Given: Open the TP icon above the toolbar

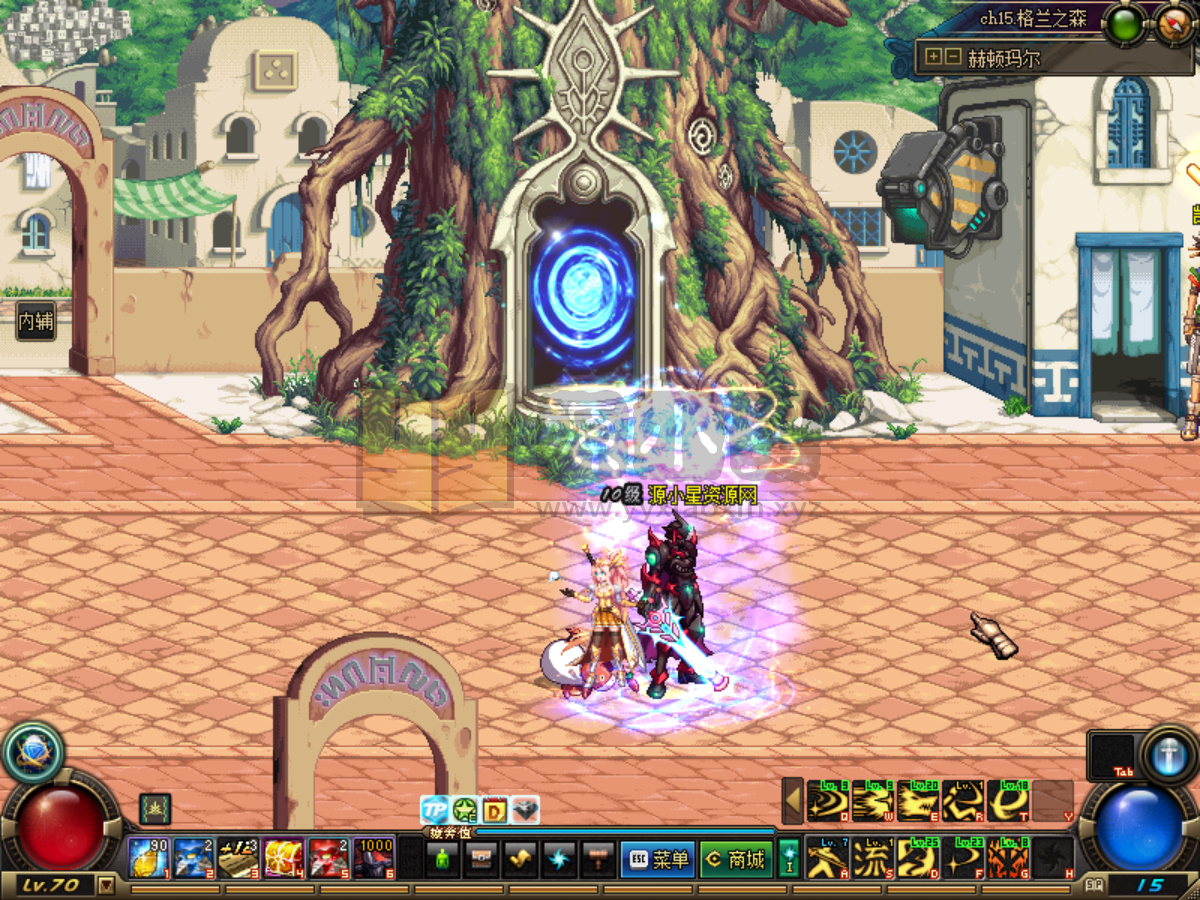Looking at the screenshot, I should point(434,809).
